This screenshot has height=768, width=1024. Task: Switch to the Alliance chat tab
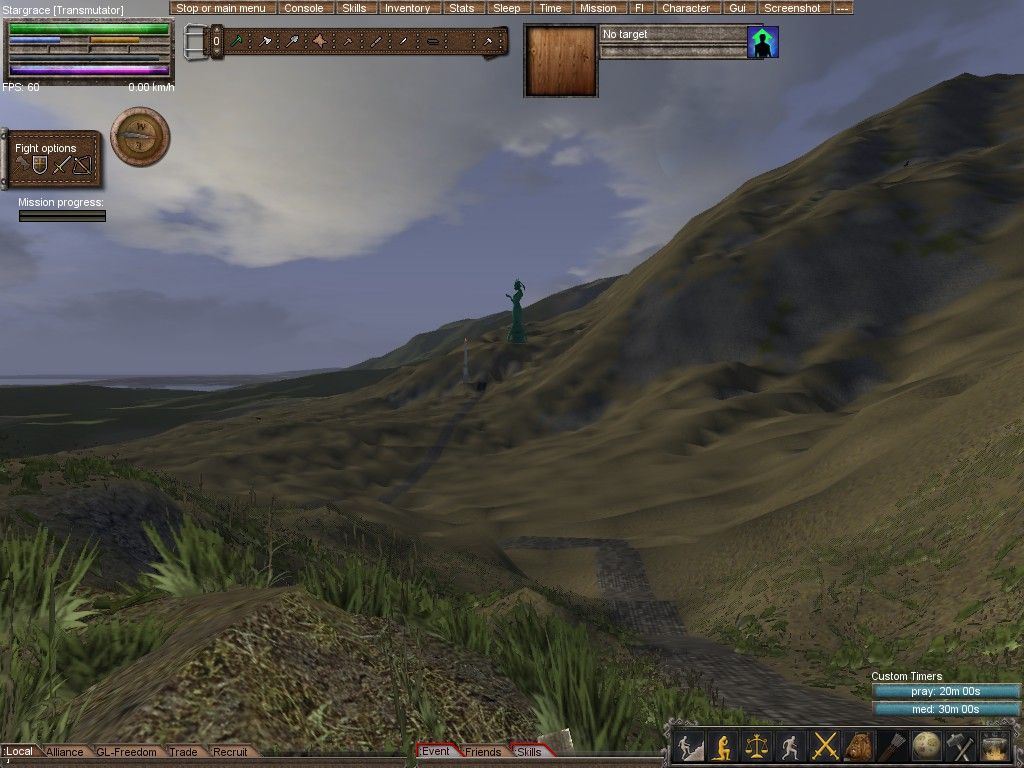point(65,752)
